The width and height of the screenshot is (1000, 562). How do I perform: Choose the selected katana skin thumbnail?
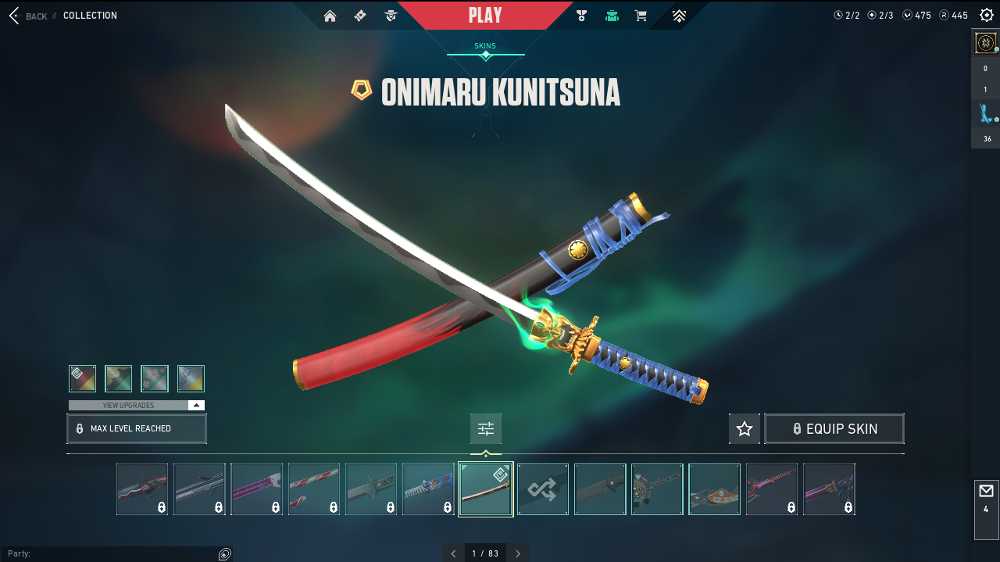tap(486, 489)
